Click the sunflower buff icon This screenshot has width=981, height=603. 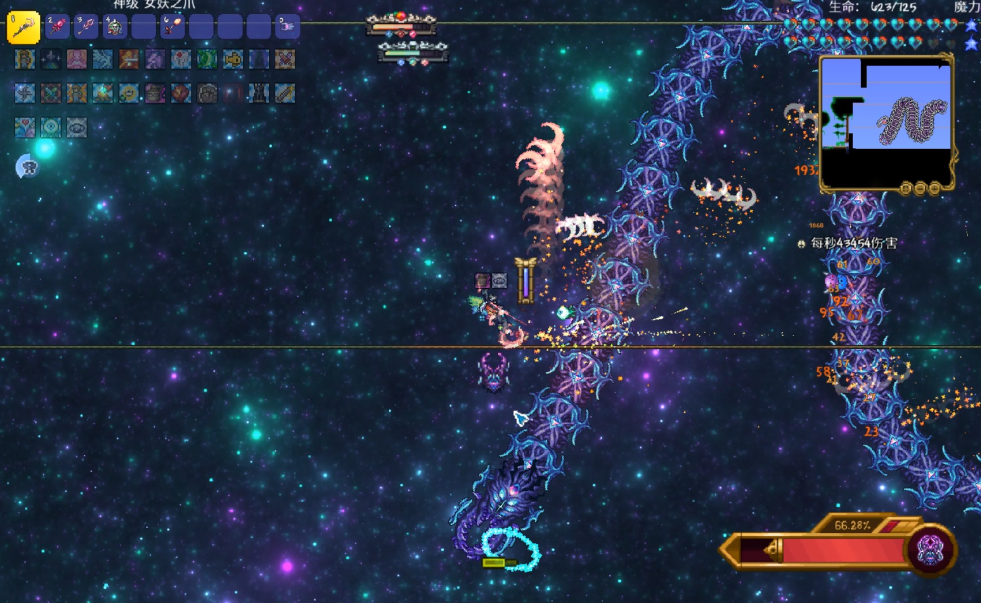point(128,93)
